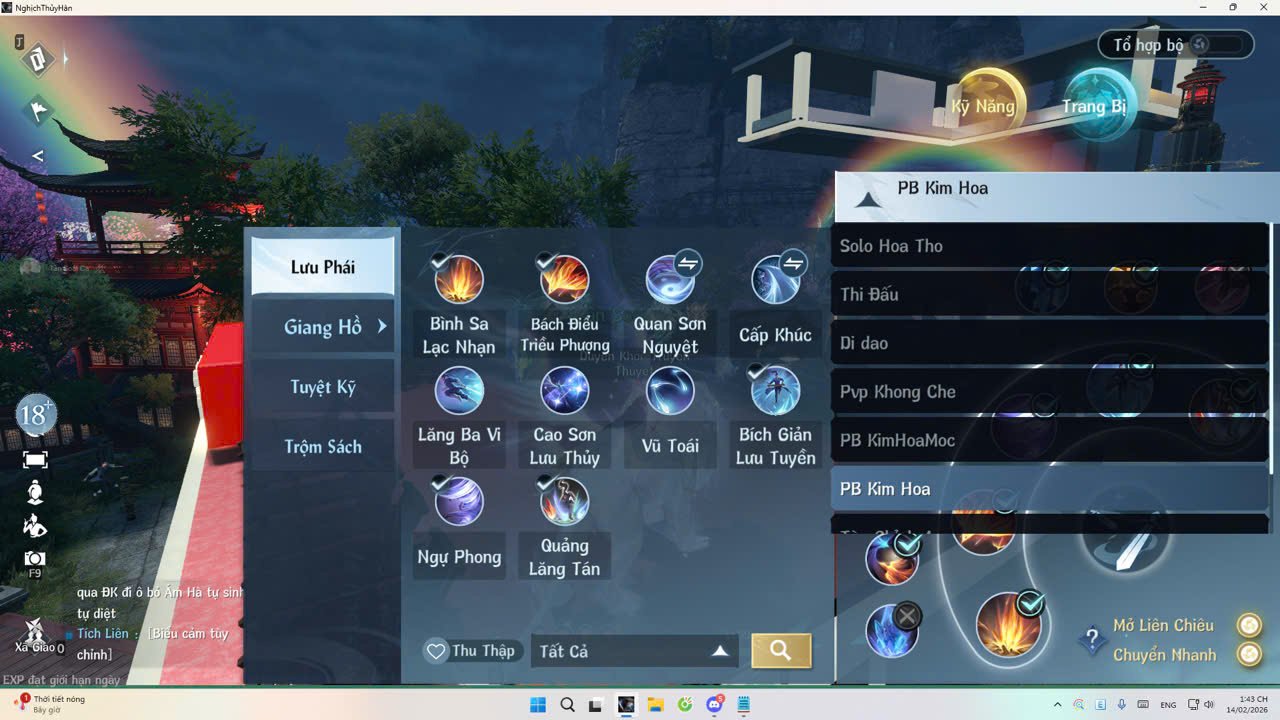
Task: Click the Kỹ Năng button
Action: click(x=984, y=105)
